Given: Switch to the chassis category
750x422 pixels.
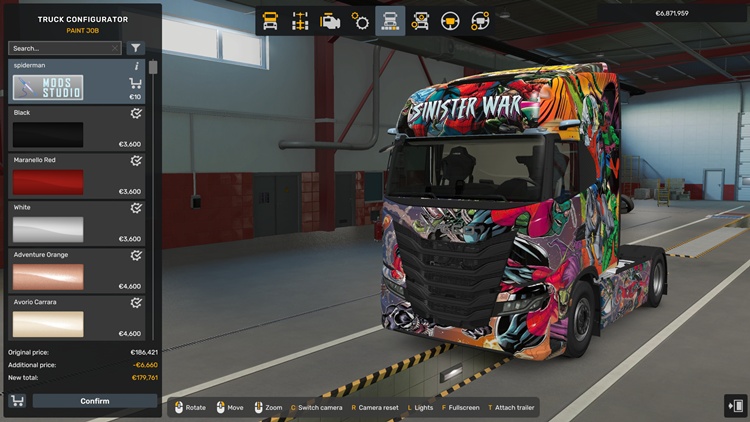Looking at the screenshot, I should point(300,20).
